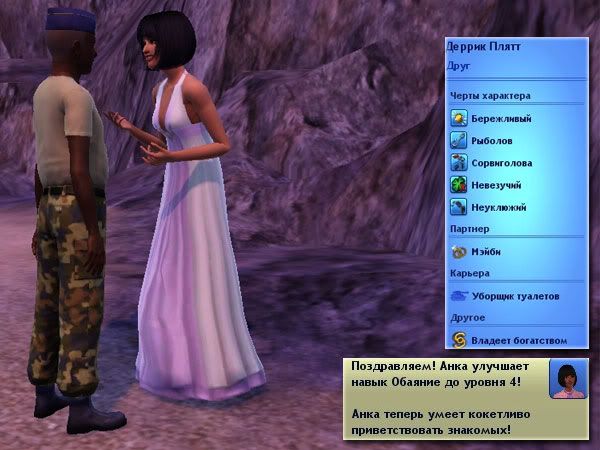Select the Бережливый trait entry
Screen dimensions: 600x450
tap(500, 118)
